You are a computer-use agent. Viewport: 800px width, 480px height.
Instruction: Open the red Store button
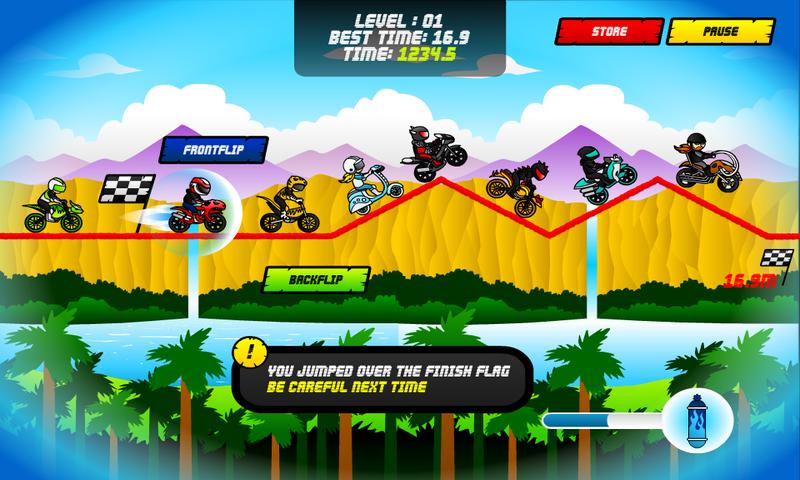[x=609, y=32]
